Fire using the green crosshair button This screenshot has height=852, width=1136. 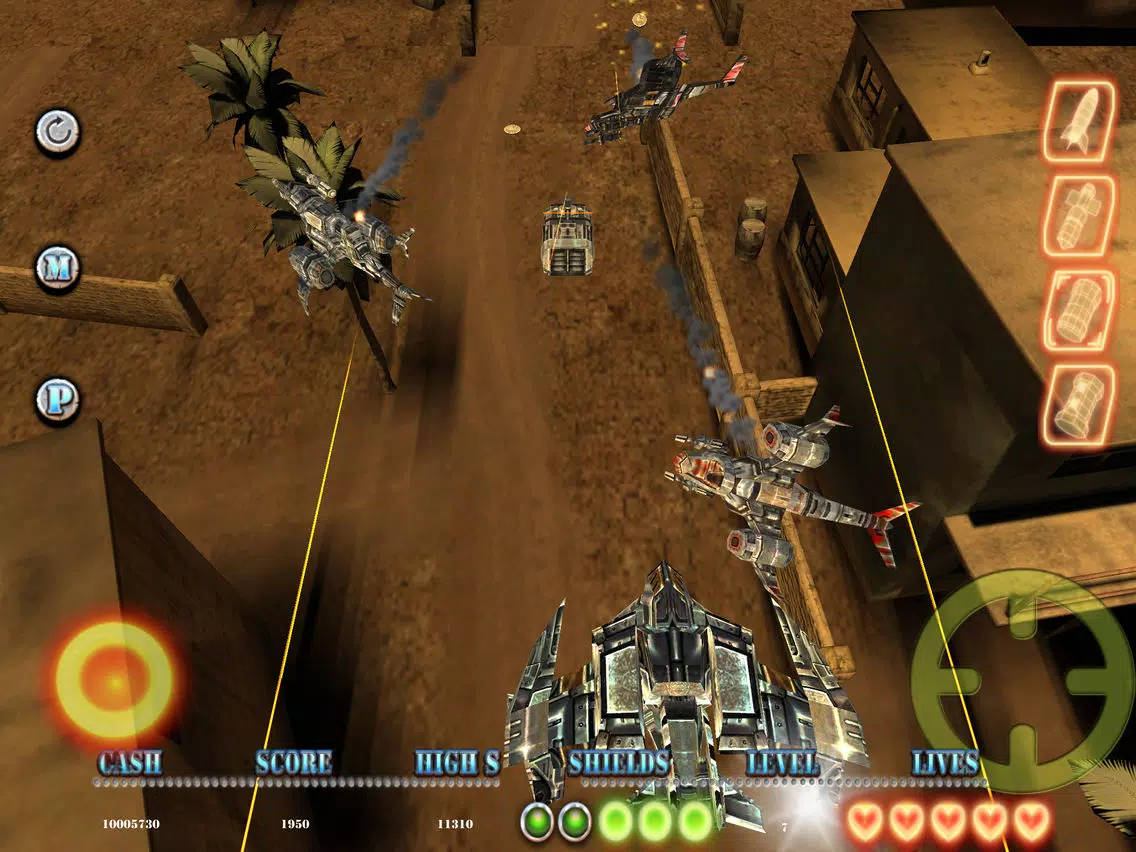pos(1022,680)
